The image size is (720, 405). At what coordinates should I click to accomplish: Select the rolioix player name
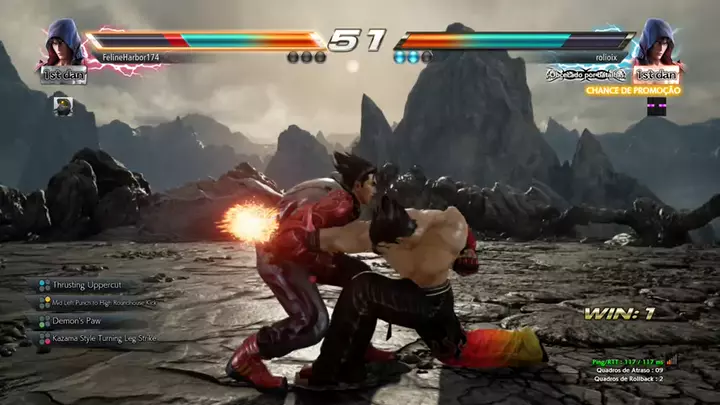click(x=607, y=58)
